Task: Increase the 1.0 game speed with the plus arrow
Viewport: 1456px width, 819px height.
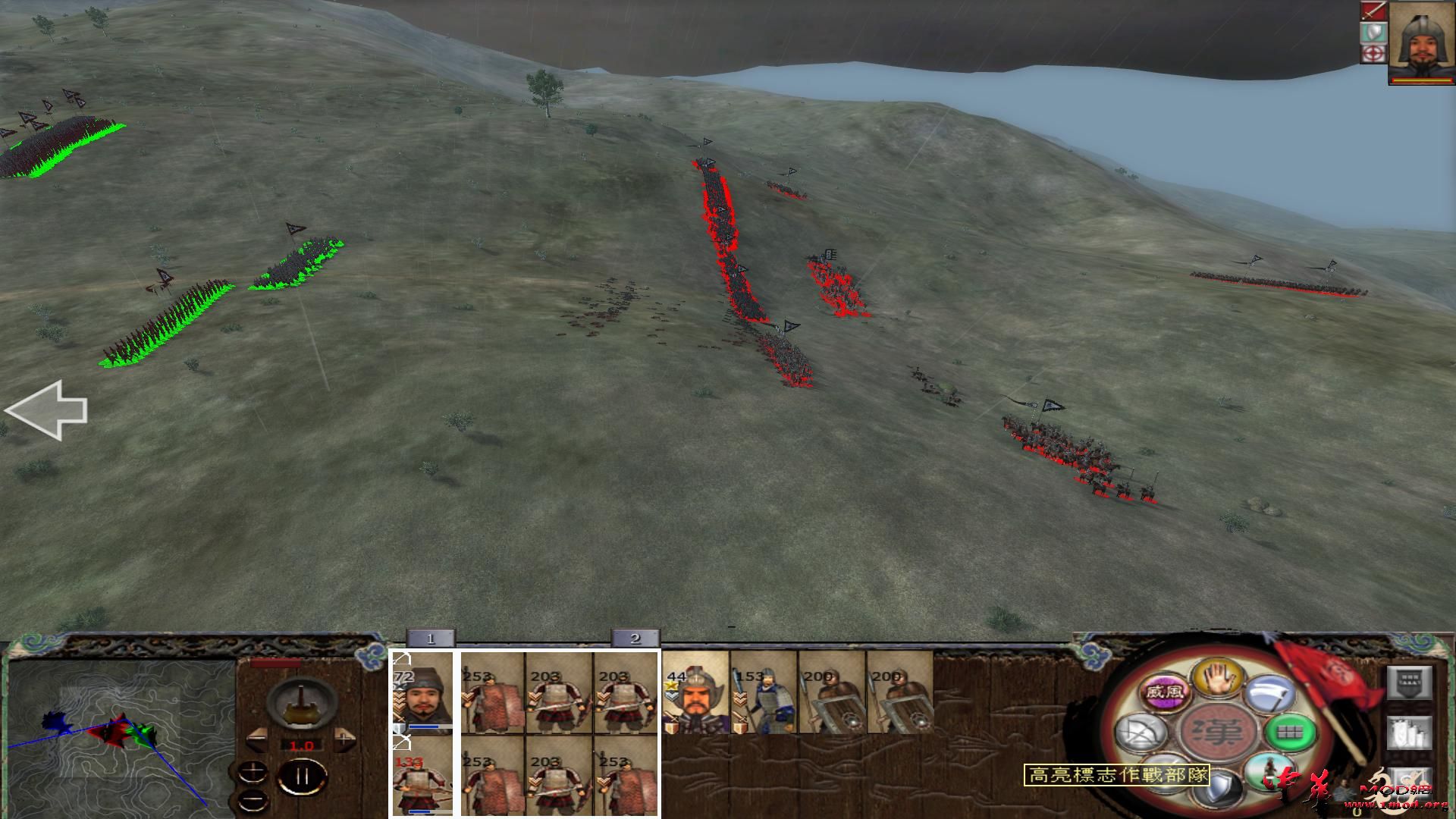Action: (x=344, y=739)
